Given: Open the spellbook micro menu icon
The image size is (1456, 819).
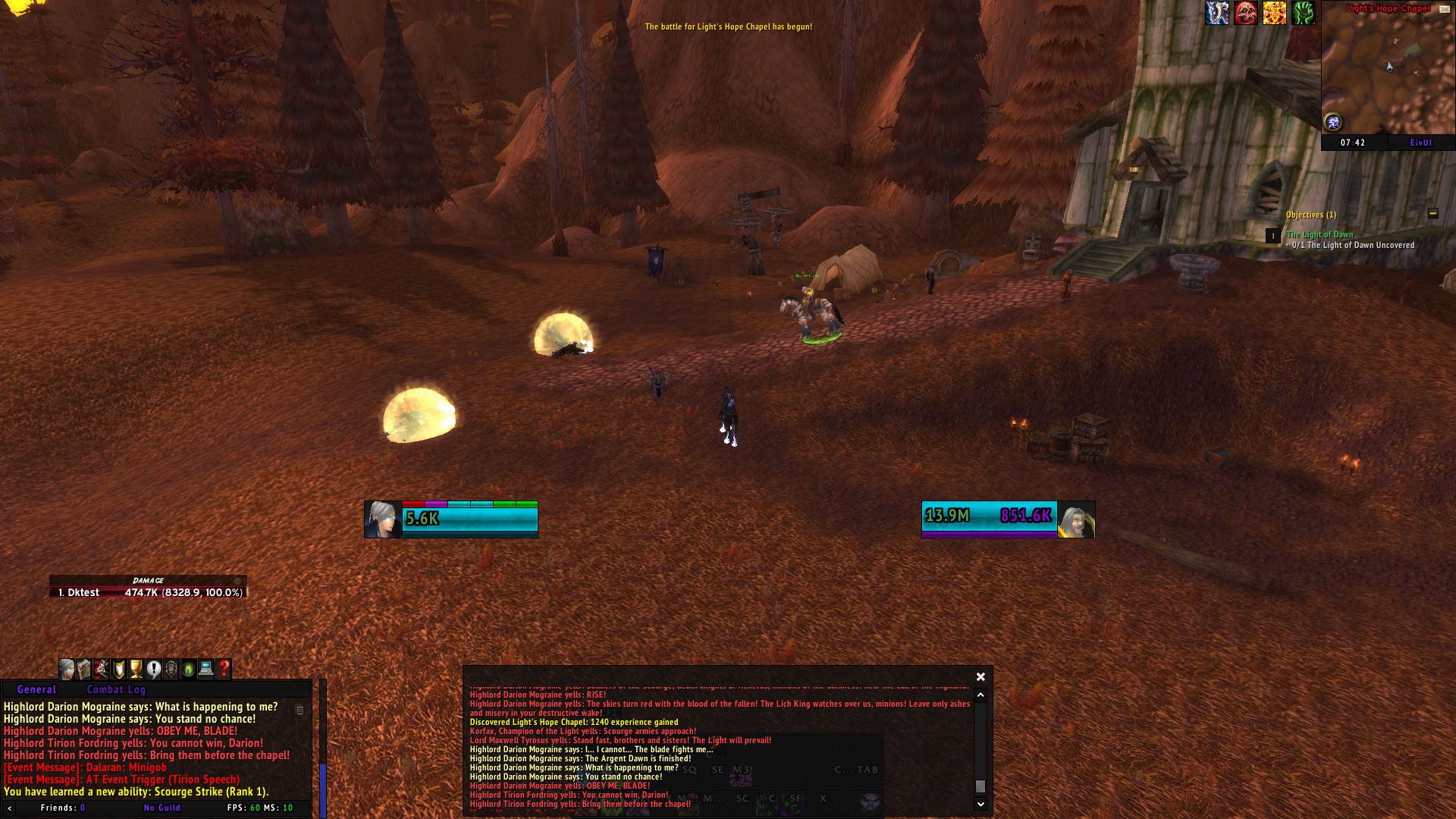Looking at the screenshot, I should 86,670.
